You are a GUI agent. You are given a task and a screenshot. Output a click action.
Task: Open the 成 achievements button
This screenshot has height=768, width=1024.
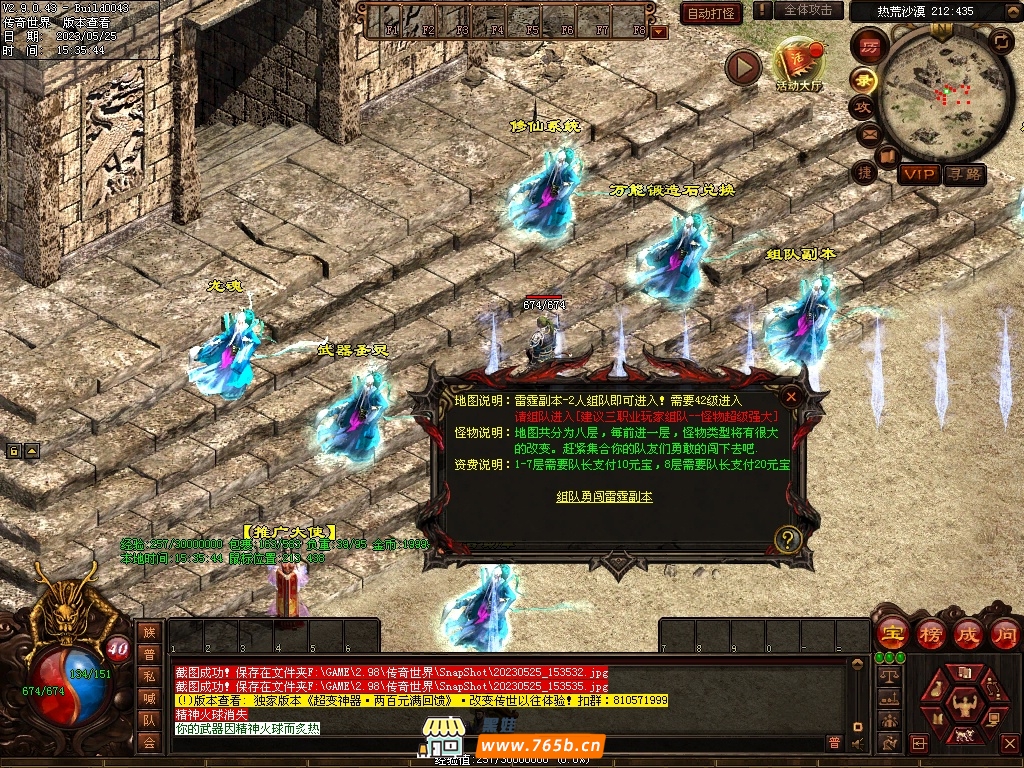coord(968,634)
